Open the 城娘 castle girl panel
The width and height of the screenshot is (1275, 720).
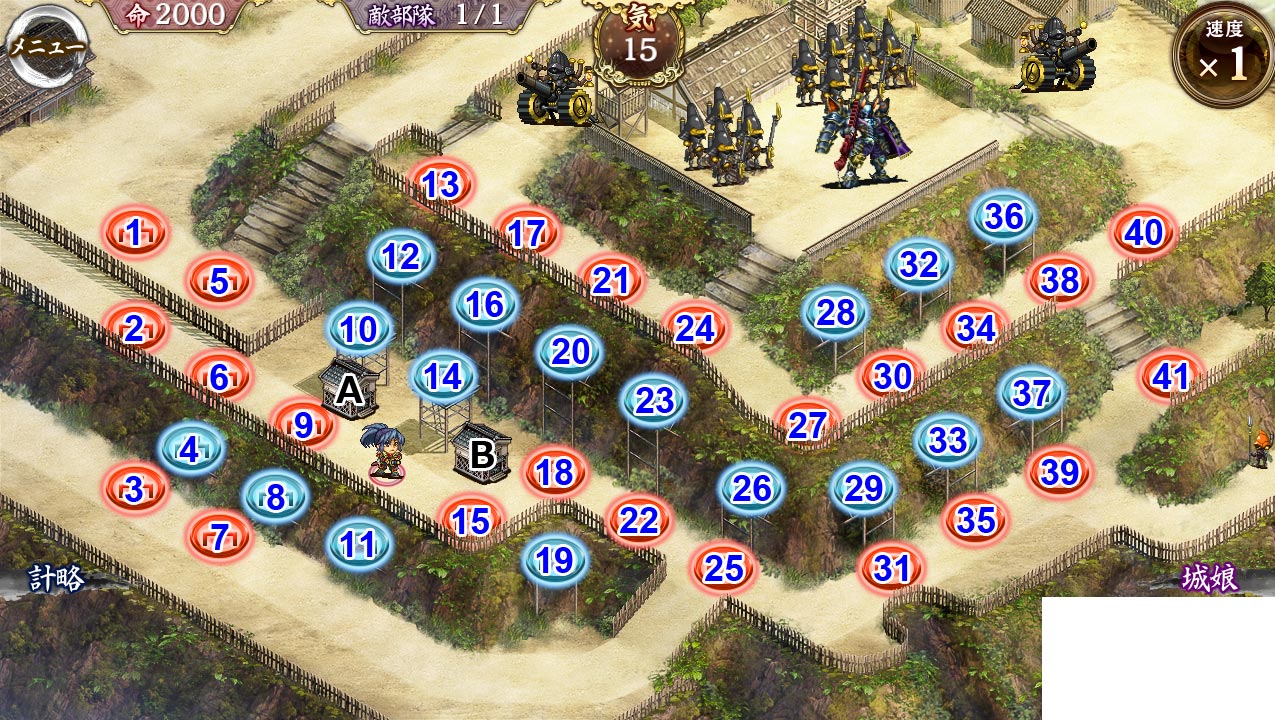click(1210, 578)
